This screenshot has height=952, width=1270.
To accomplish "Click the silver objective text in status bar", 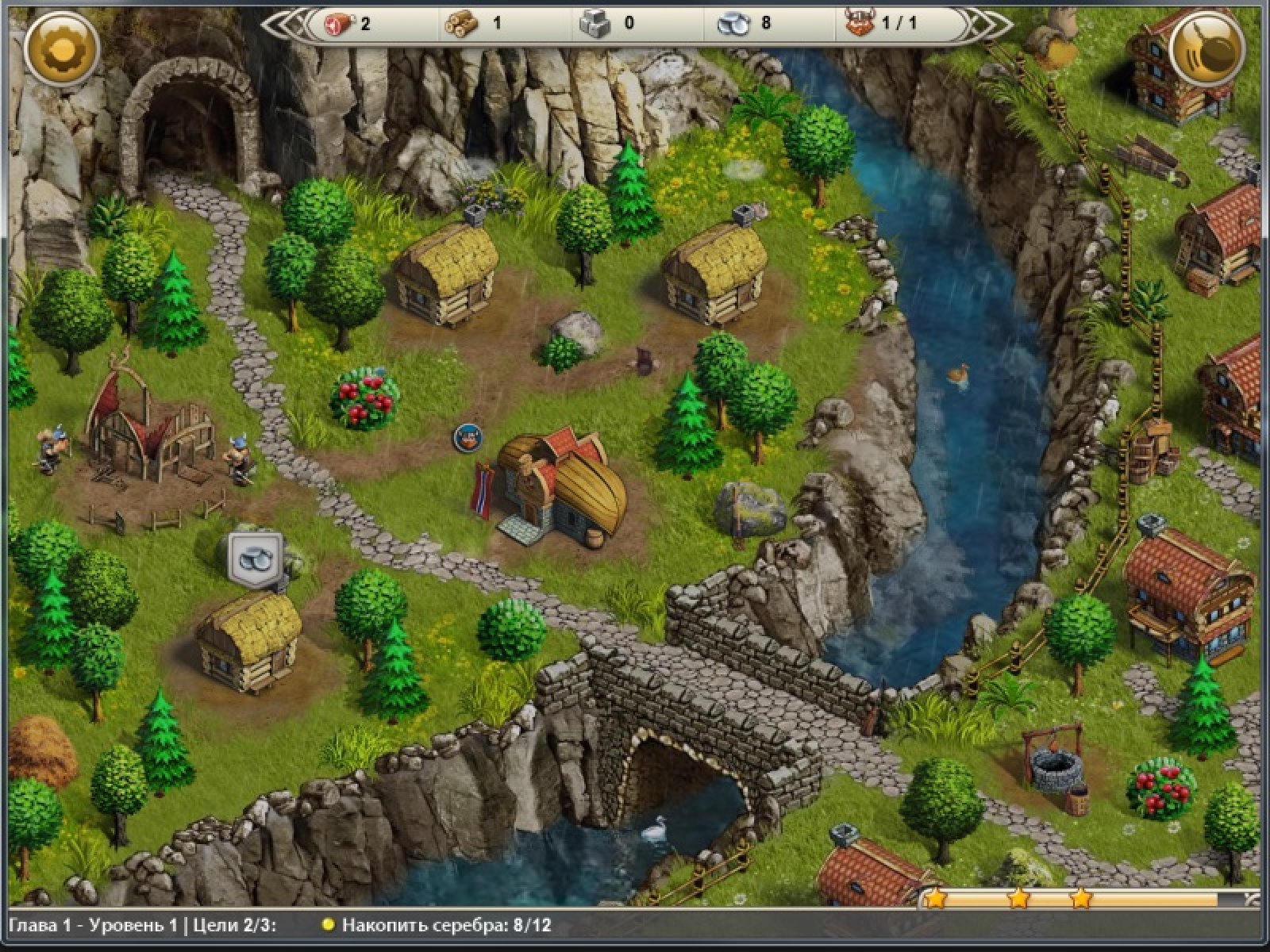I will coord(446,925).
